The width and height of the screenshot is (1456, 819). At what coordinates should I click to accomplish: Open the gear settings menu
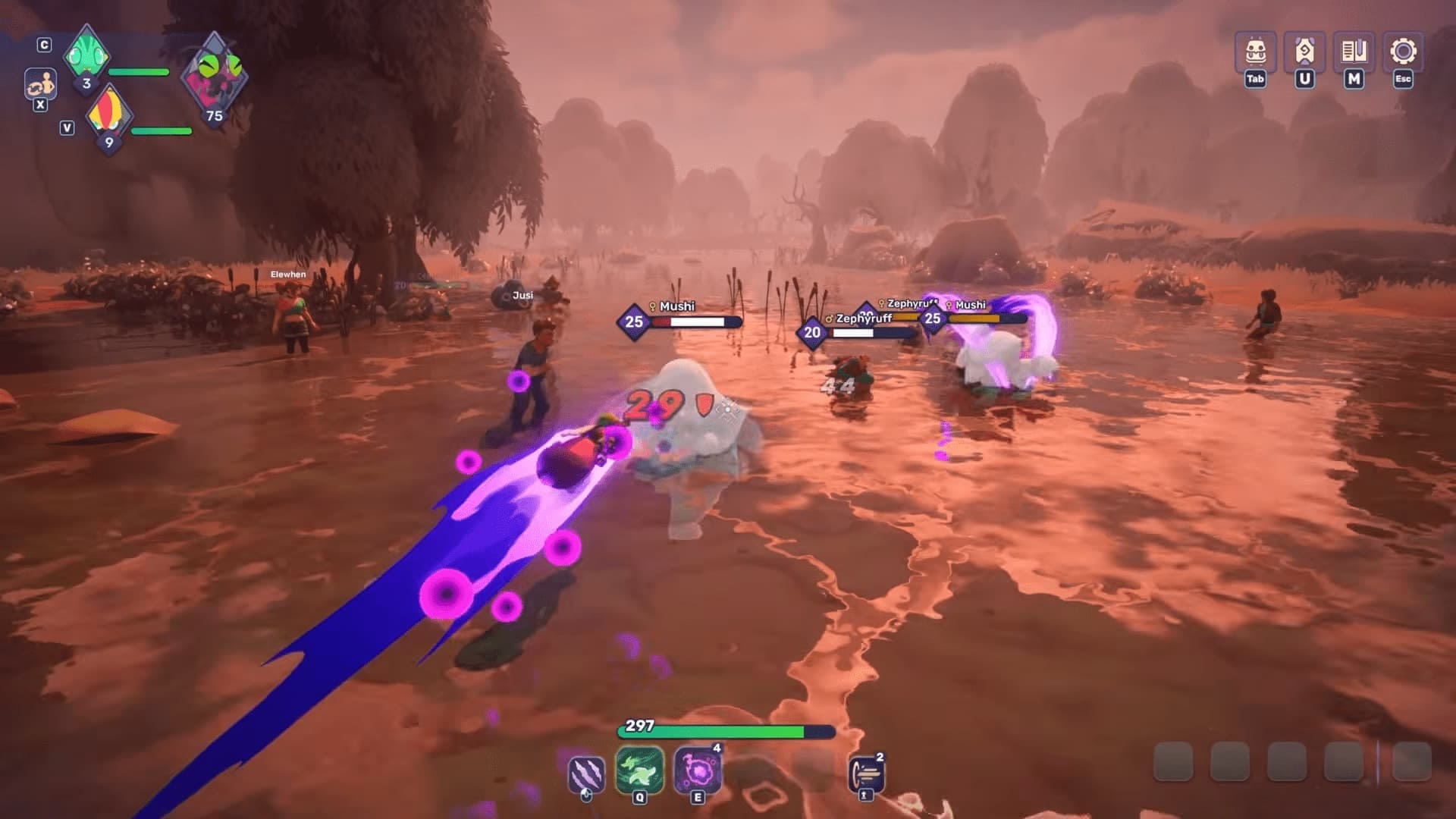click(x=1403, y=52)
